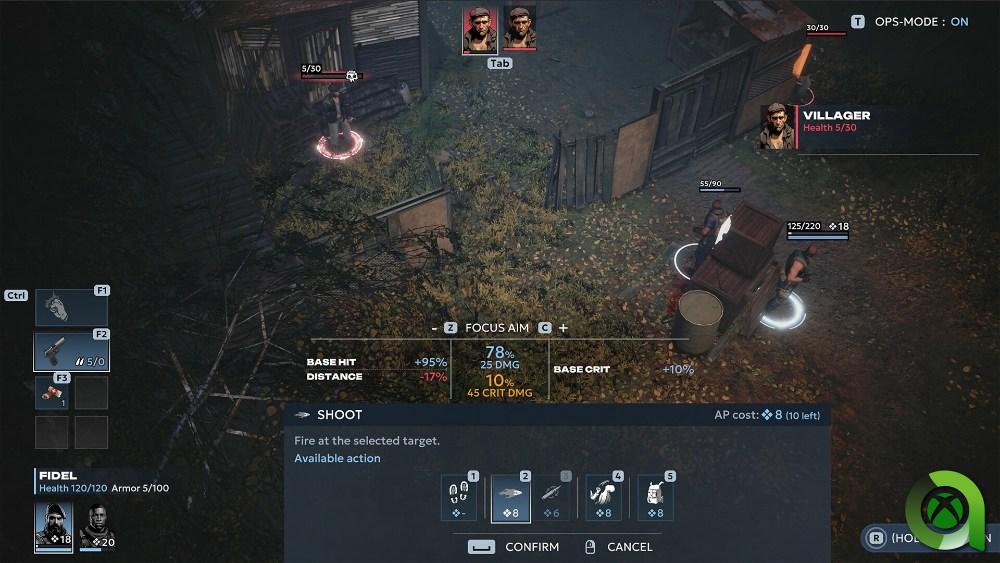
Task: Equip the fist unarmed weapon slot
Action: [71, 308]
